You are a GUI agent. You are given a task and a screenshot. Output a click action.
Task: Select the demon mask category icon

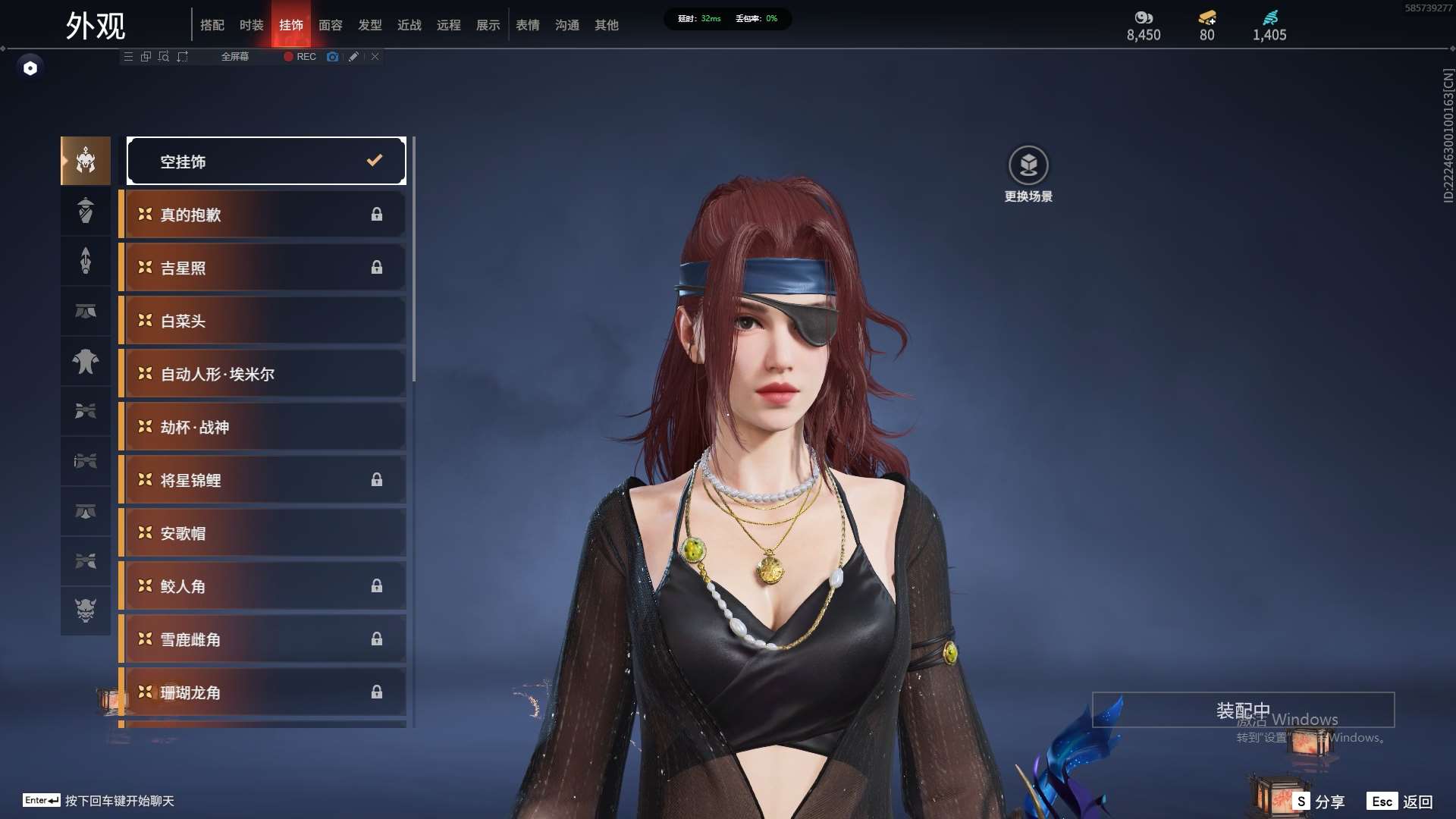coord(86,610)
